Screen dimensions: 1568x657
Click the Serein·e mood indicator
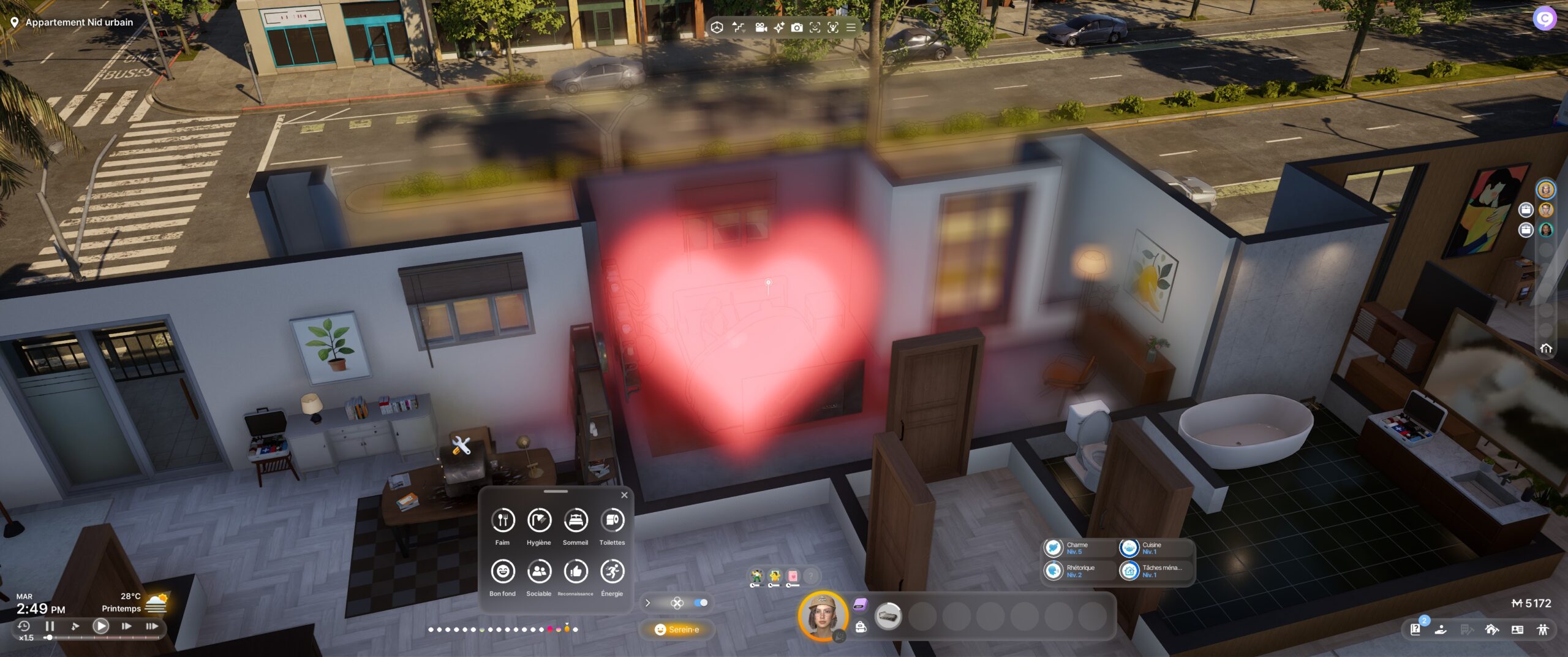pos(677,629)
